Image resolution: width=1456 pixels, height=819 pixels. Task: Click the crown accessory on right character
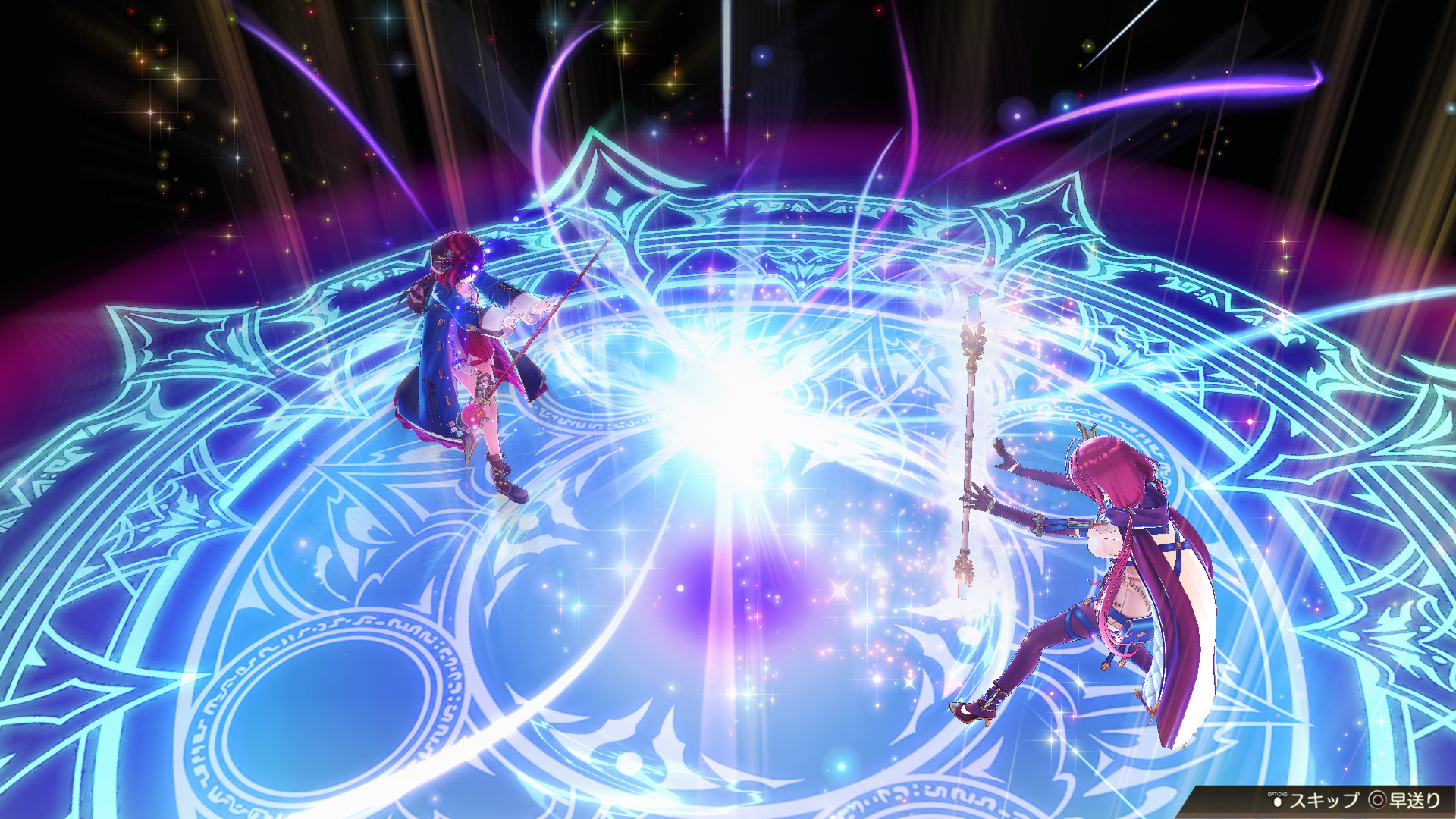click(x=1086, y=431)
